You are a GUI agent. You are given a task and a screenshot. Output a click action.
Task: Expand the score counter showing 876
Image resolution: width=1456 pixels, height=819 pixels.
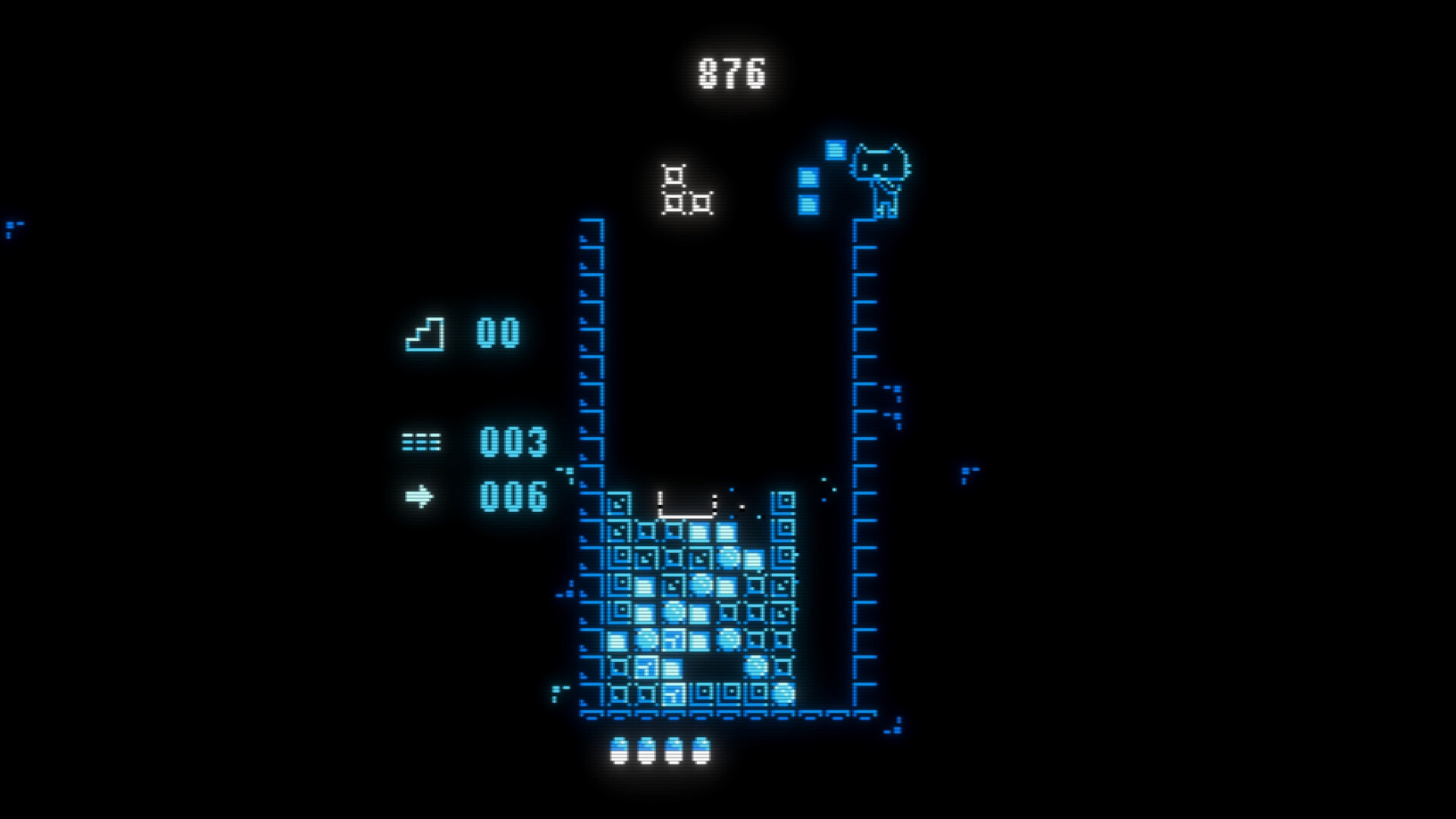click(730, 72)
